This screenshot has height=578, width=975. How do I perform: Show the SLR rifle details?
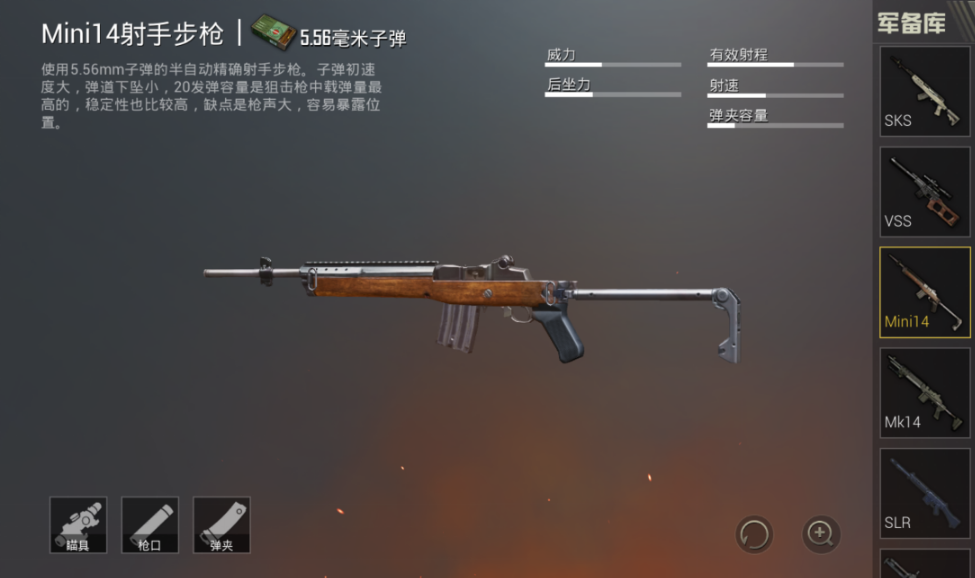tap(924, 492)
